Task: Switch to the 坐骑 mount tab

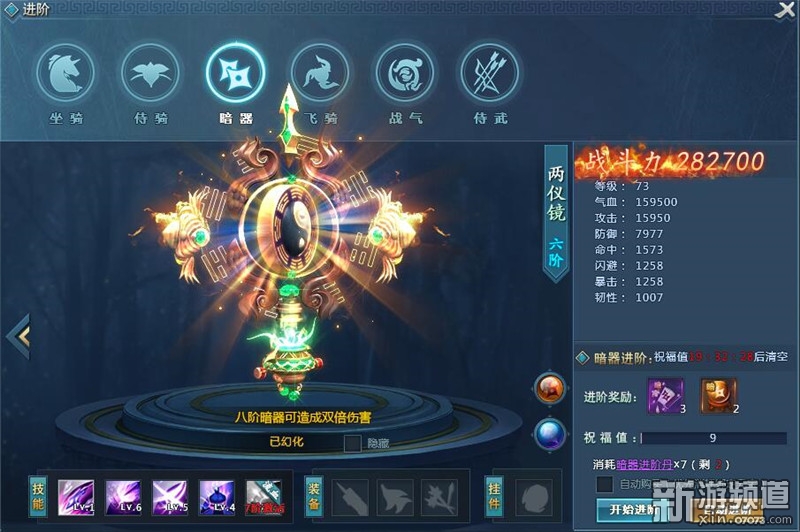Action: point(66,73)
